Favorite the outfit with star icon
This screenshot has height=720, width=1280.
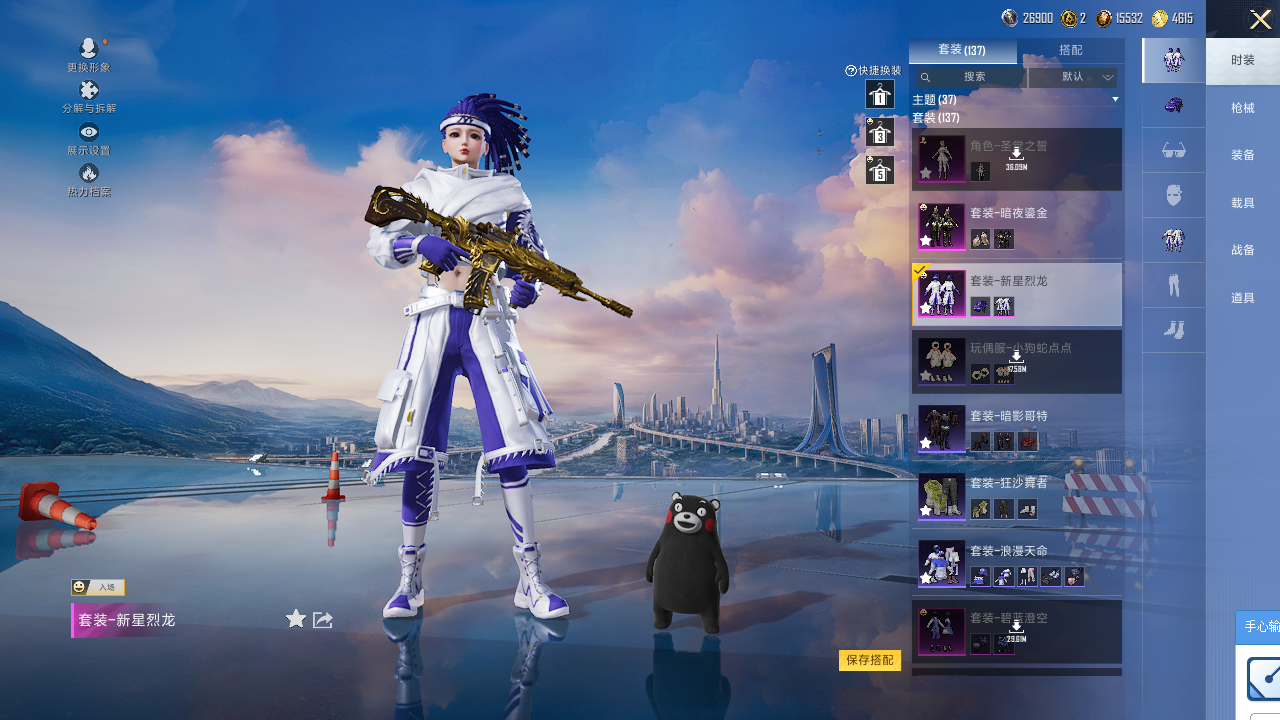click(296, 619)
